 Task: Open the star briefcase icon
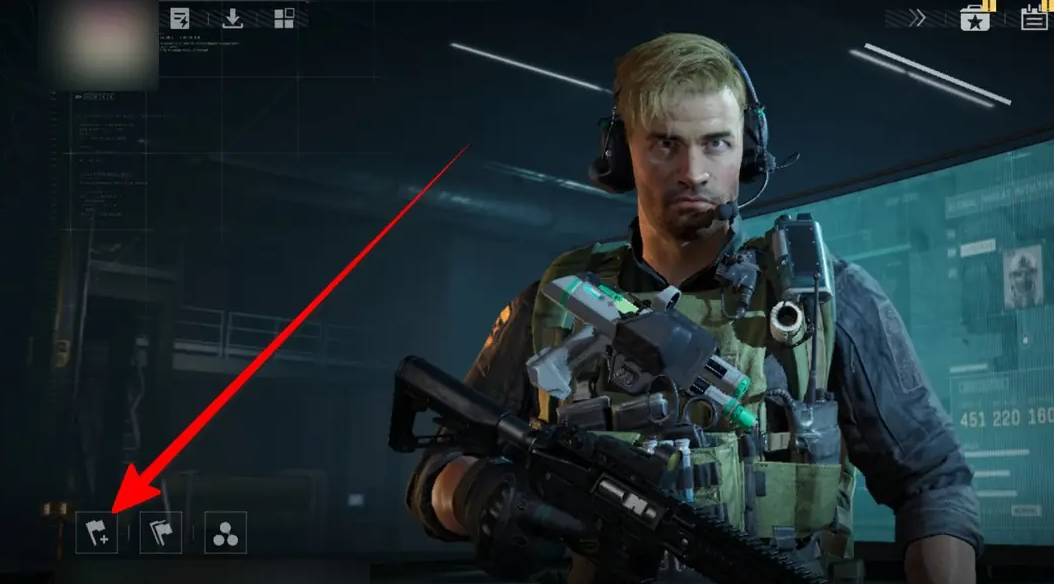(x=975, y=17)
